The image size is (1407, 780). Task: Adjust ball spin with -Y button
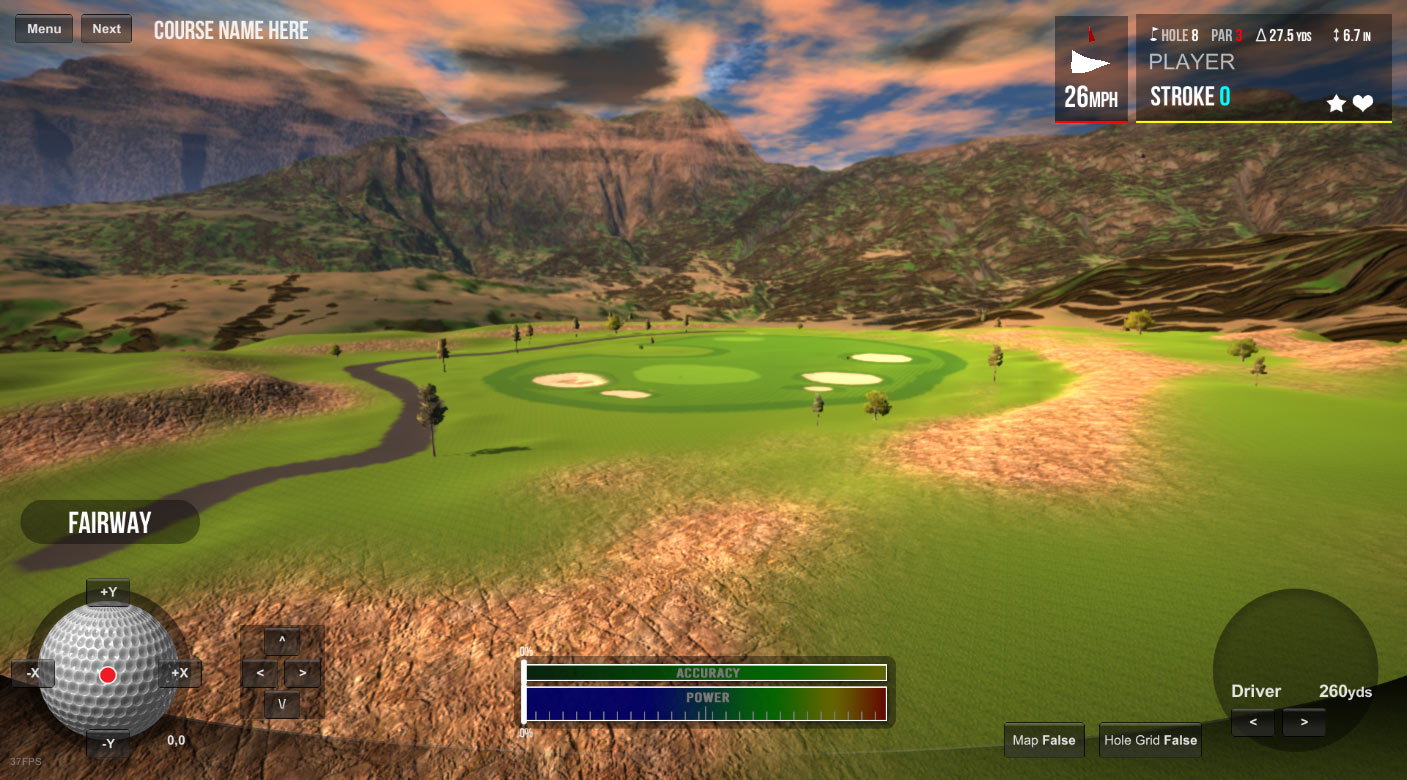pyautogui.click(x=108, y=743)
